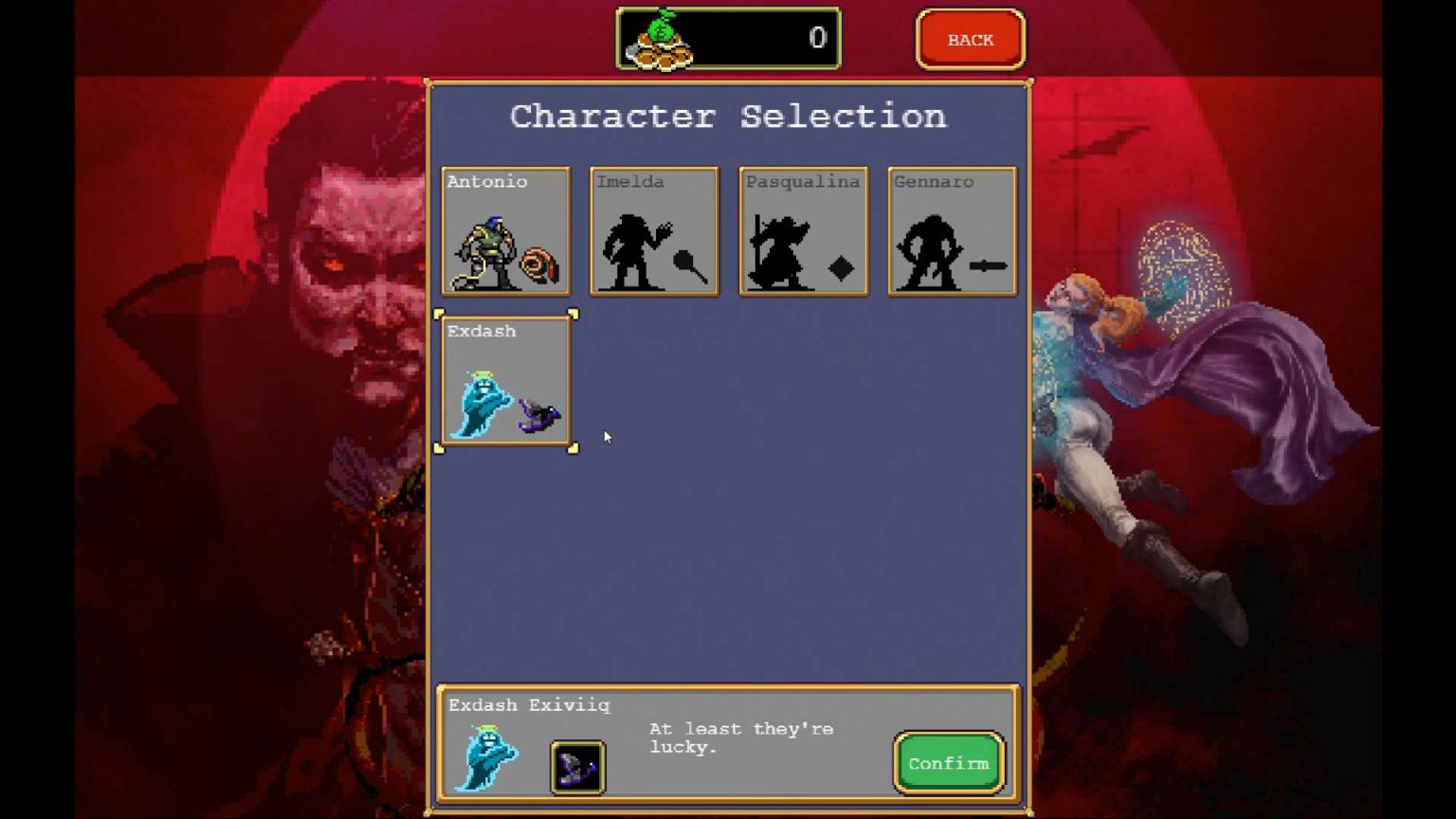The width and height of the screenshot is (1456, 819).
Task: Click the purple wings icon in bottom panel
Action: point(576,767)
